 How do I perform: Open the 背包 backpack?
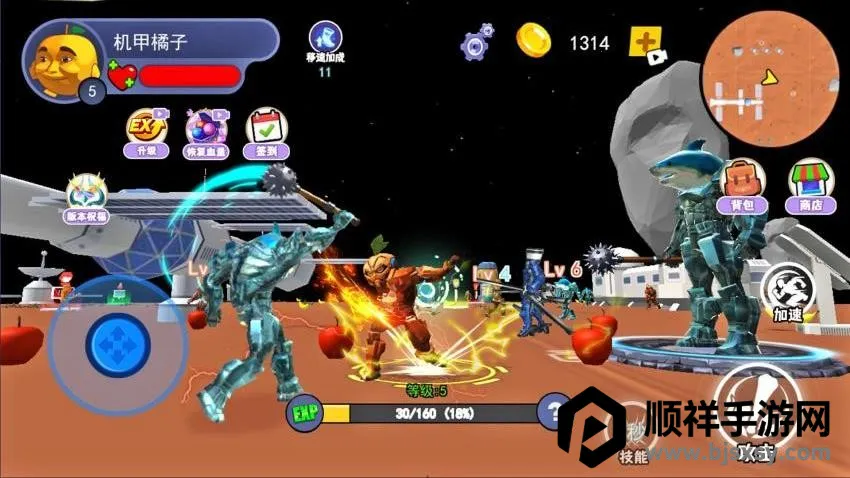(741, 185)
